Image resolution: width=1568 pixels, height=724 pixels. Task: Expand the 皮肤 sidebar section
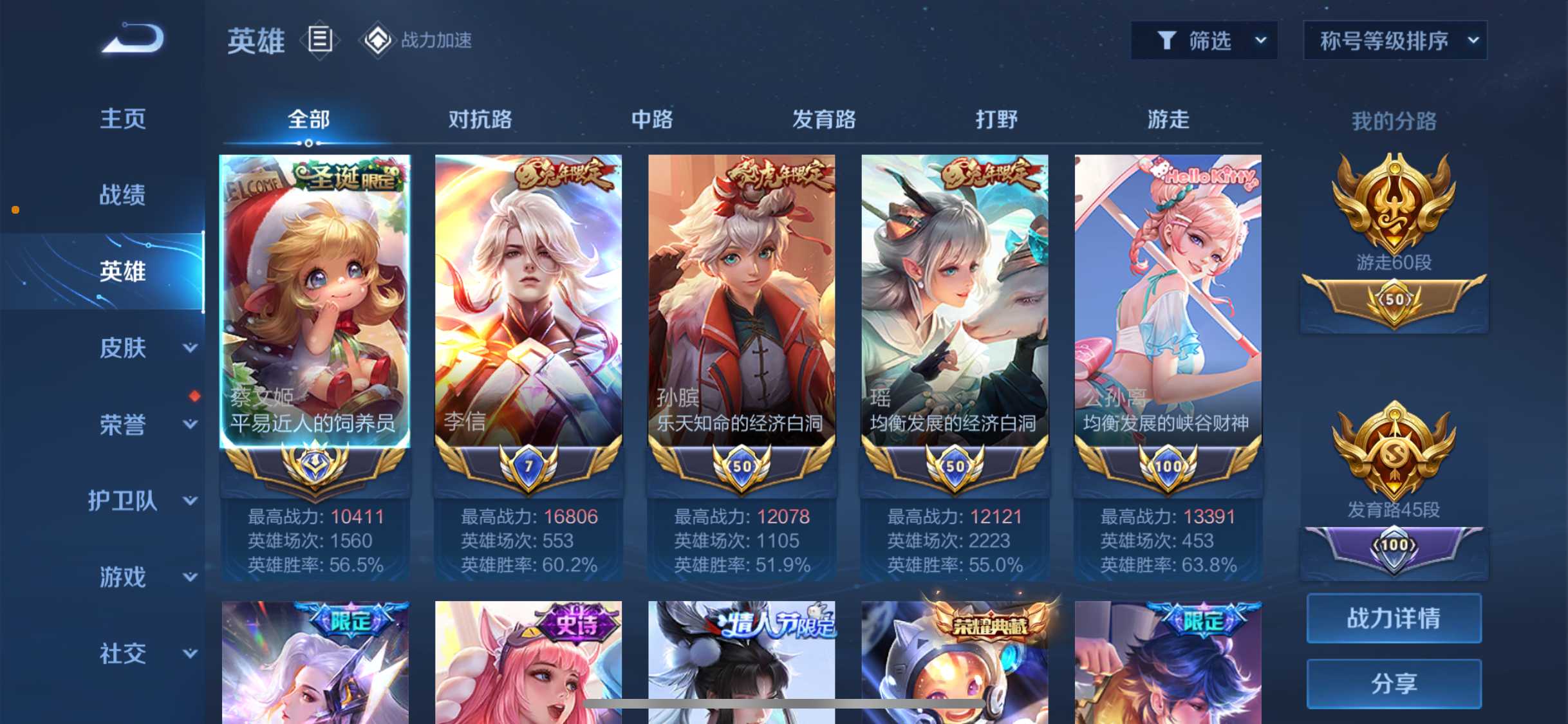124,348
